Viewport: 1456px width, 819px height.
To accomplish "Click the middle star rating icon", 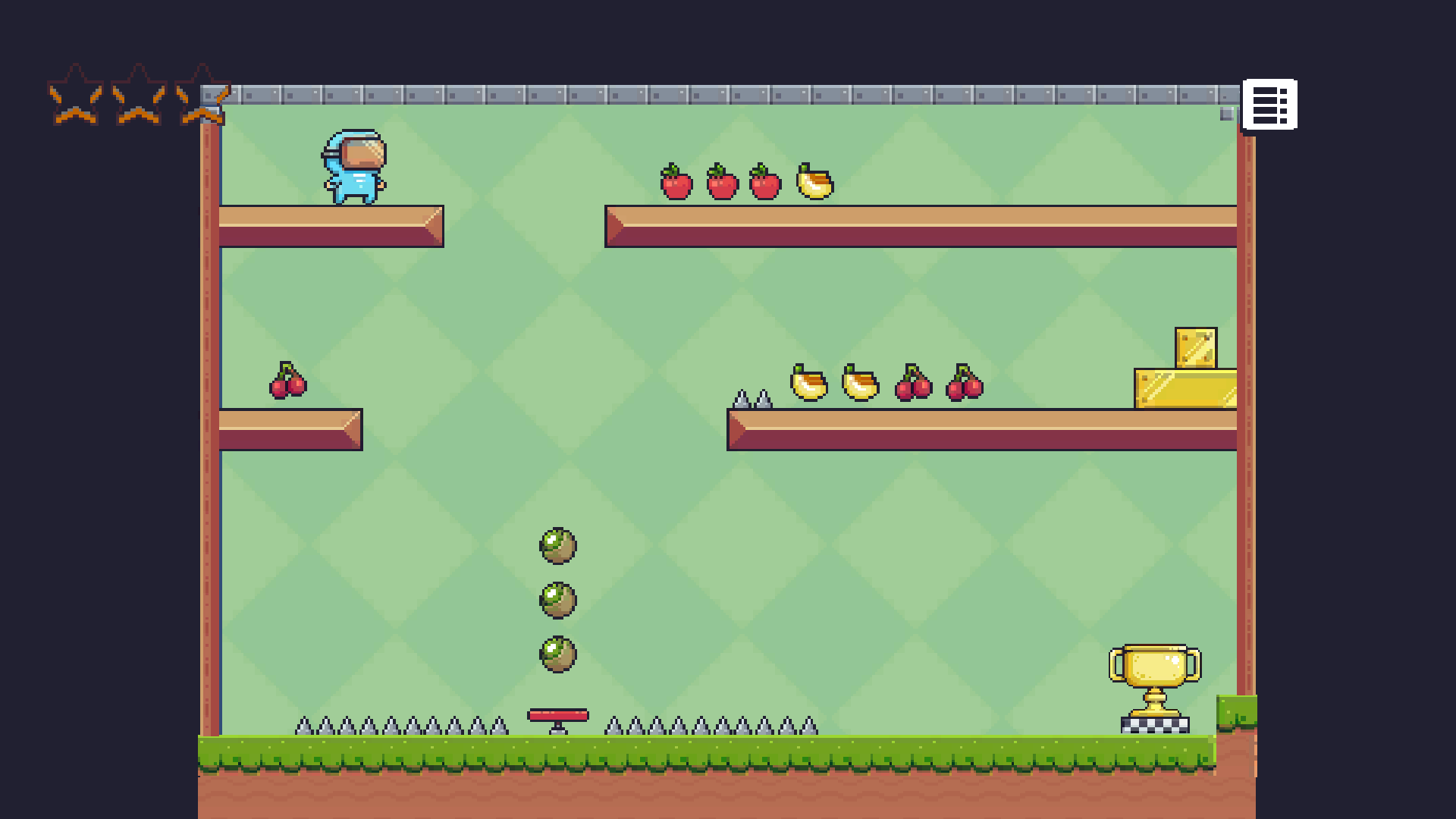I will click(137, 93).
